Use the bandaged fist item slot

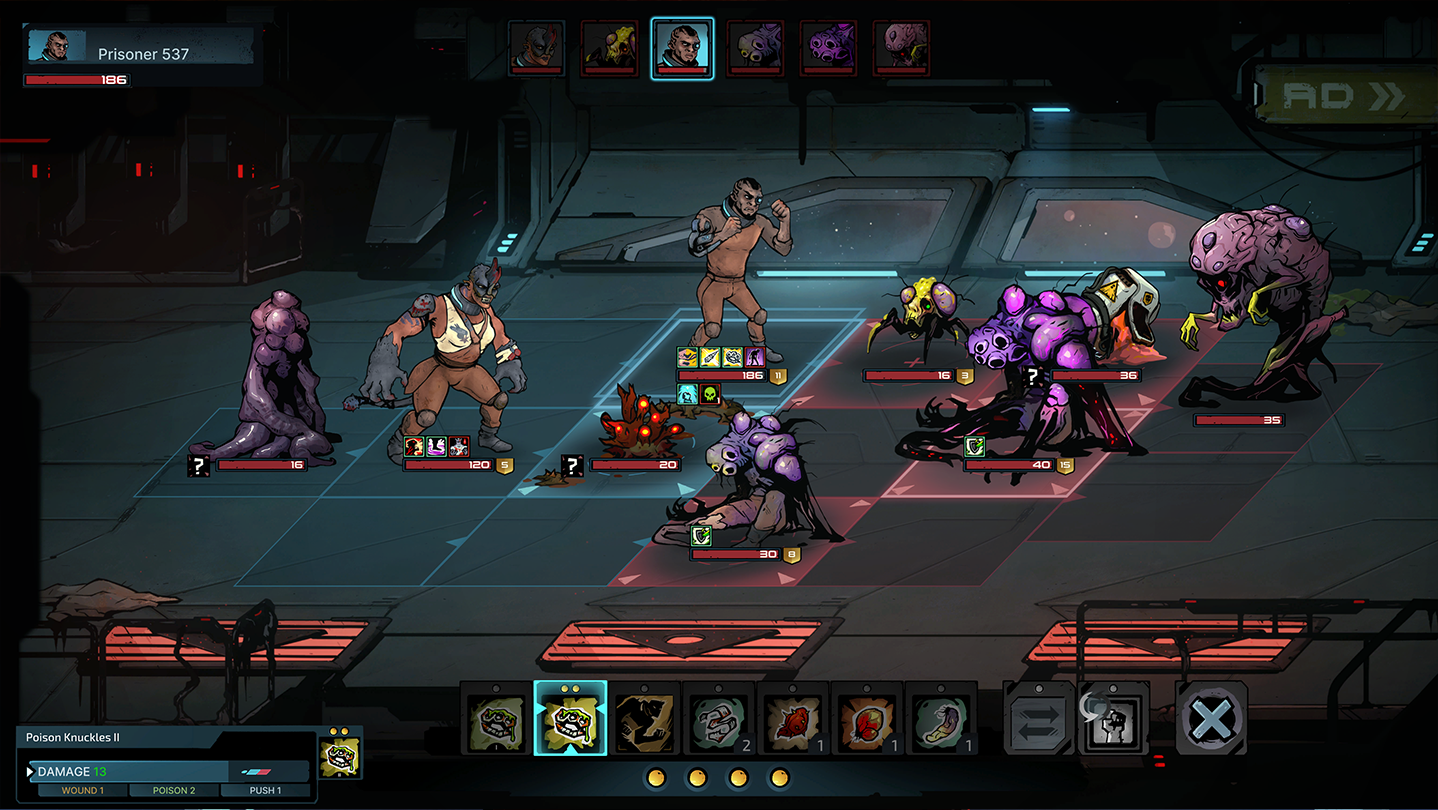coord(718,719)
